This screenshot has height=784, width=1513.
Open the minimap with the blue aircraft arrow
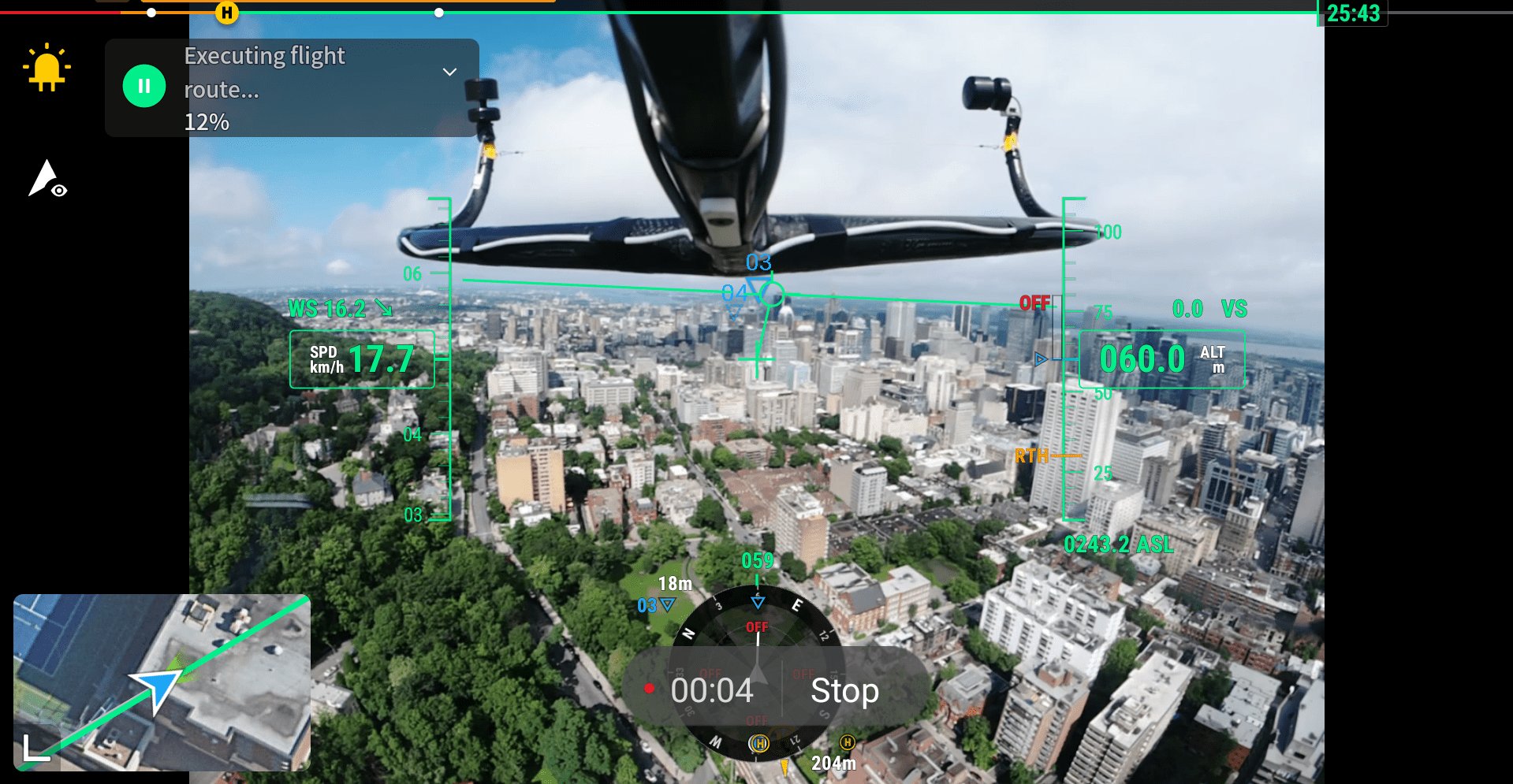click(162, 682)
